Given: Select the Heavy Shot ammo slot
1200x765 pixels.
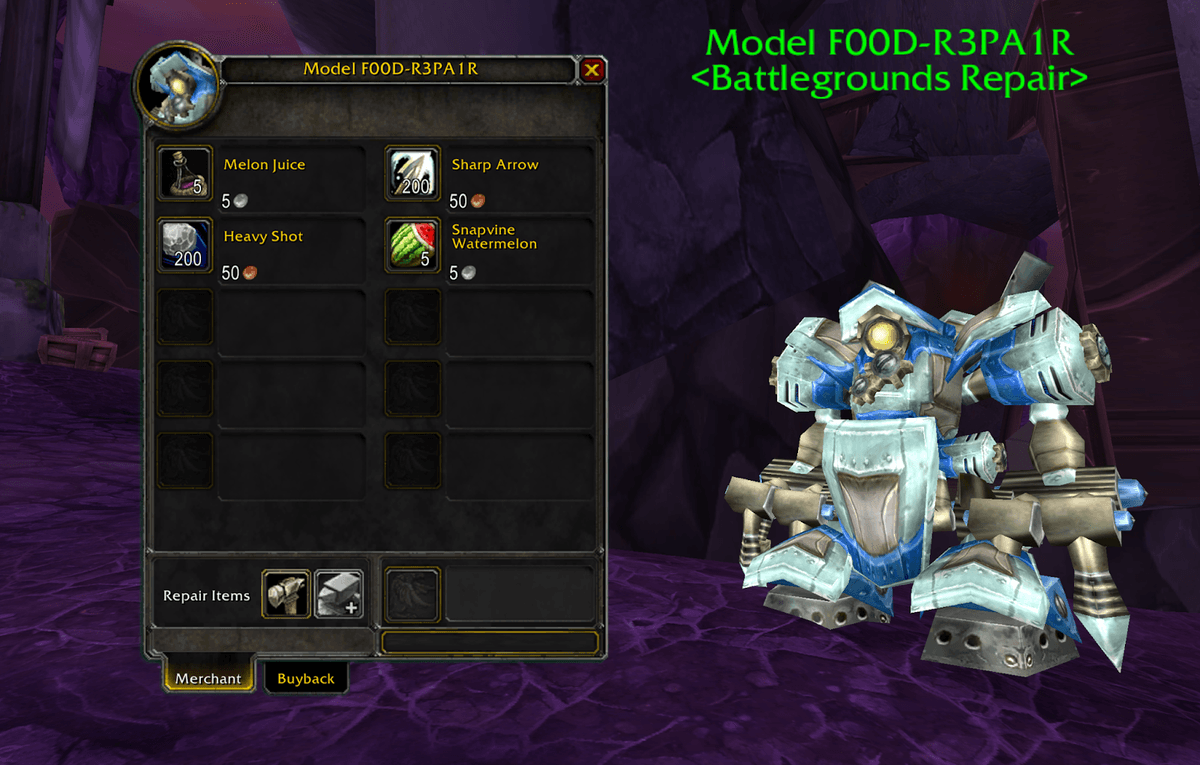Looking at the screenshot, I should point(186,245).
